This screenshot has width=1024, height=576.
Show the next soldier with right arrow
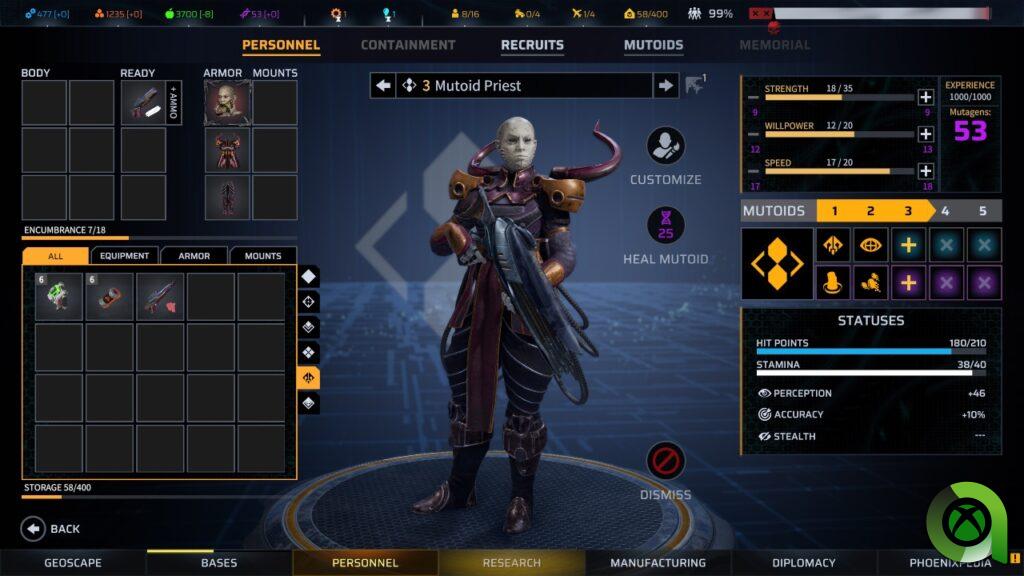666,86
